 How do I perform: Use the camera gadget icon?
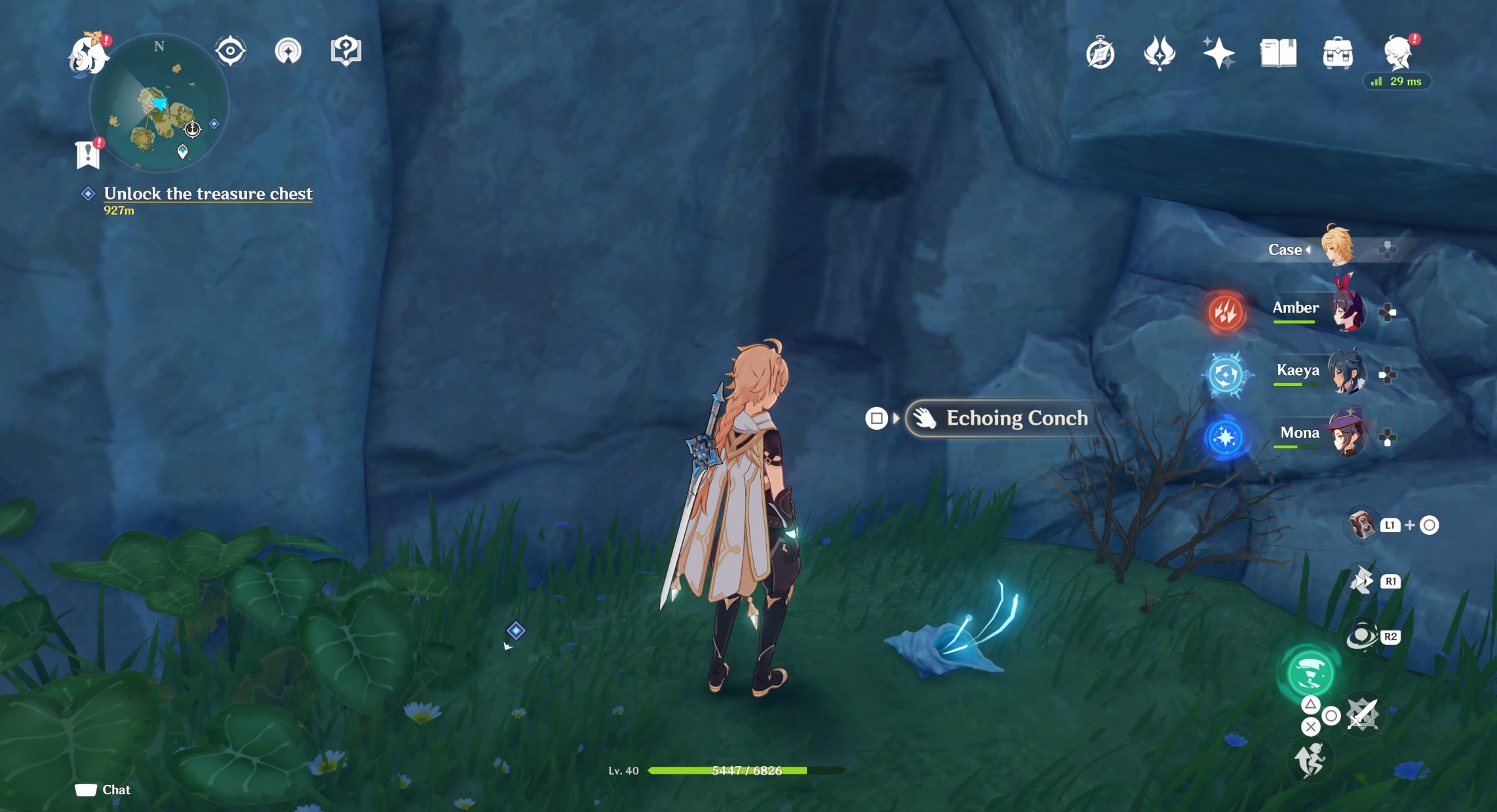(1362, 525)
